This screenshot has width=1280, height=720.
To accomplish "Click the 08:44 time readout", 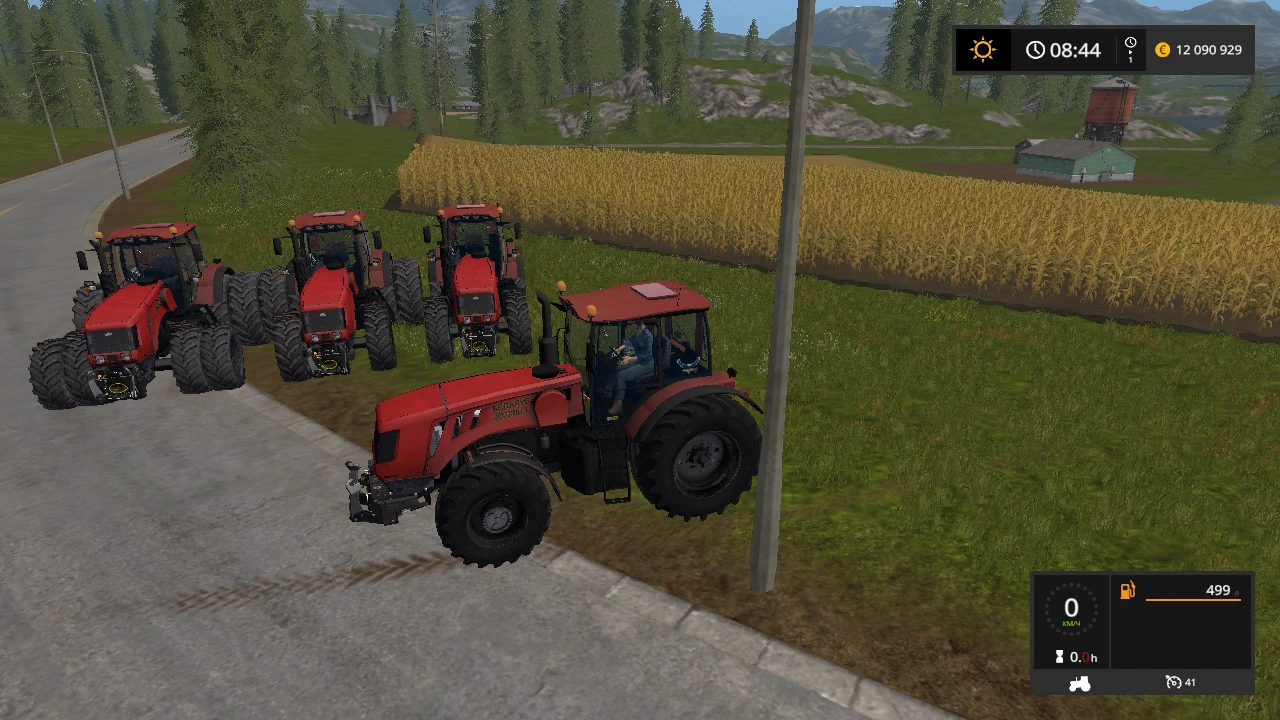I will click(1075, 48).
